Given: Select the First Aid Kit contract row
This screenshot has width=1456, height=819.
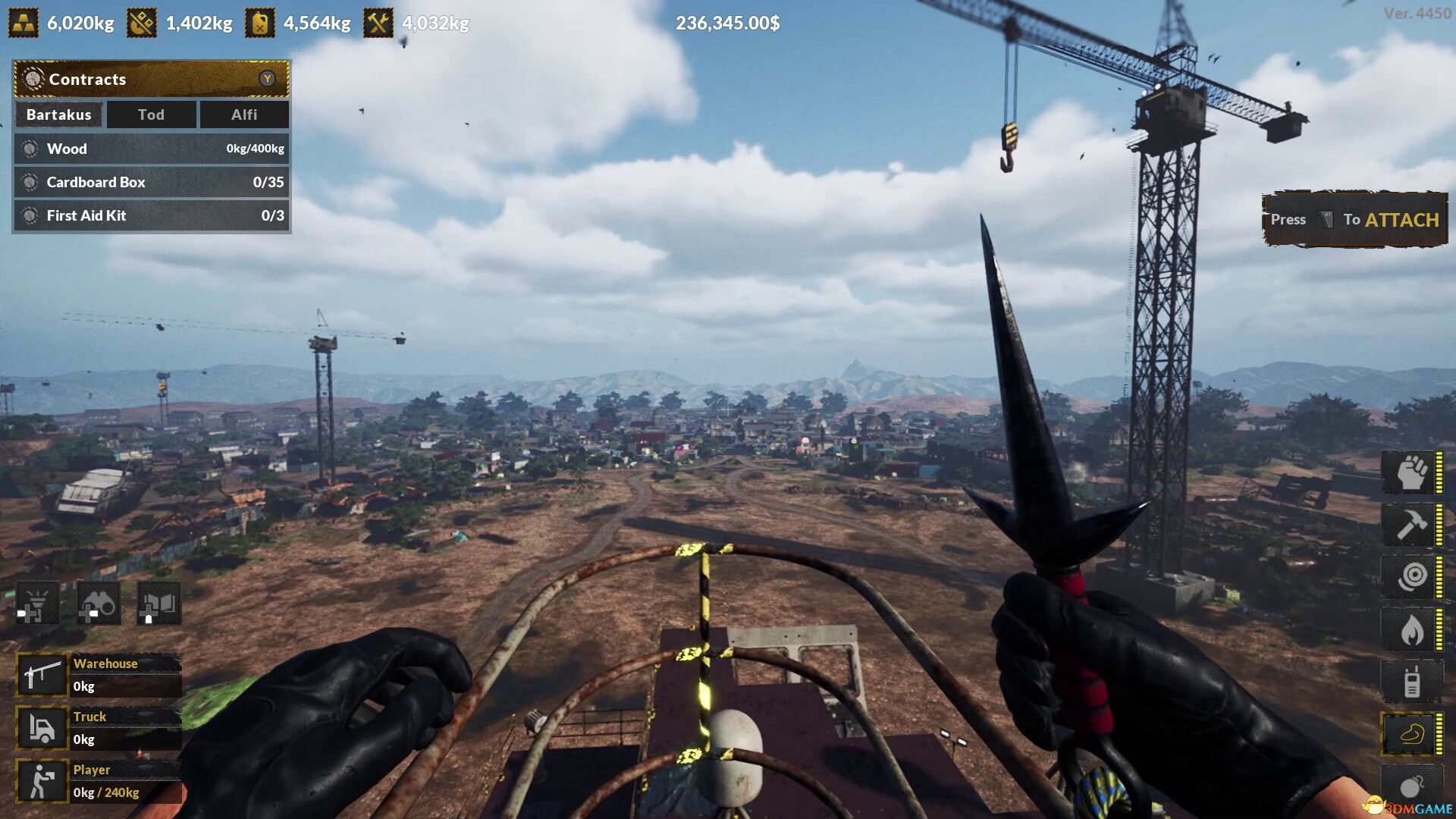Looking at the screenshot, I should [x=151, y=215].
